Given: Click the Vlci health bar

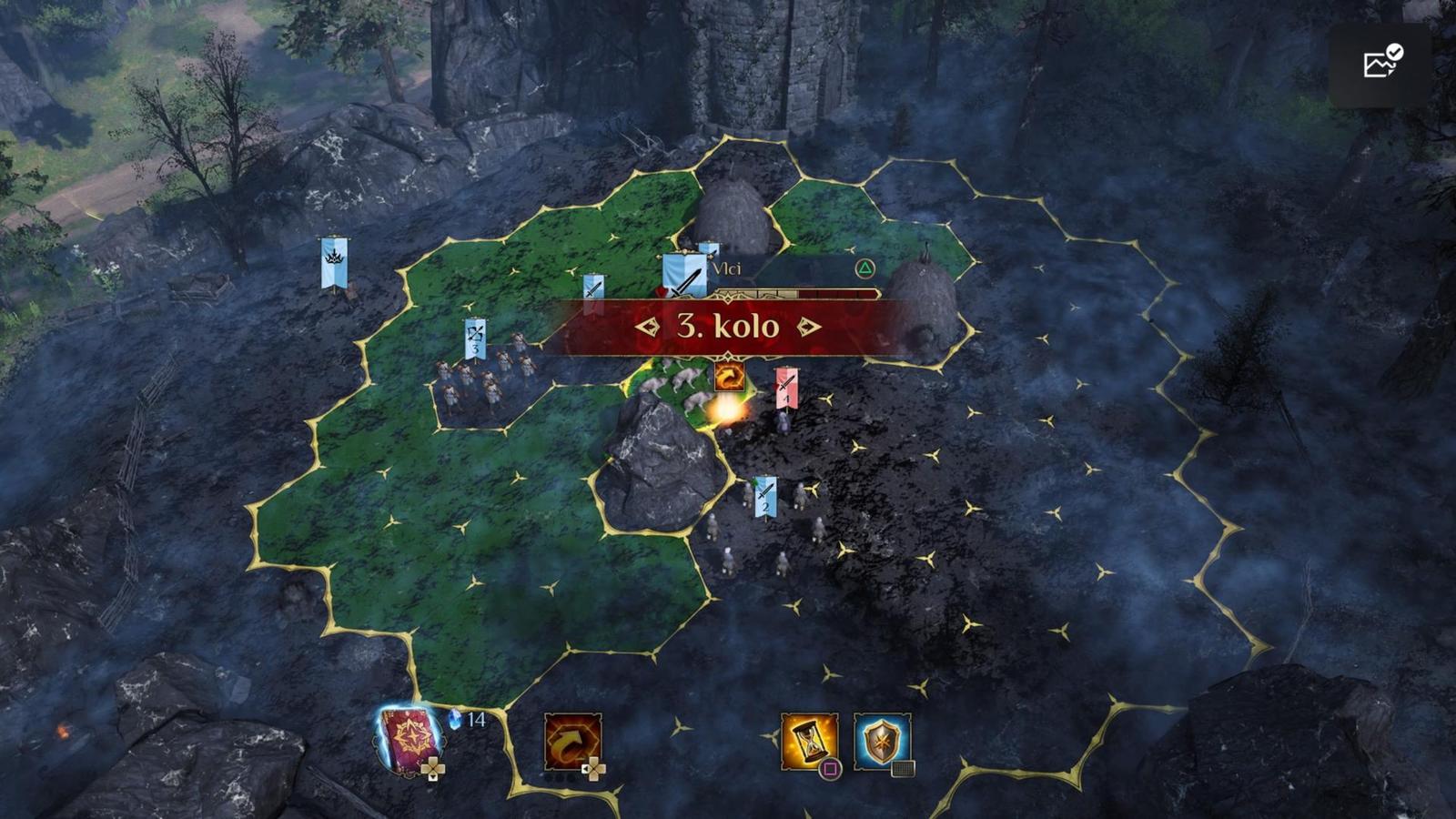Looking at the screenshot, I should click(x=796, y=293).
